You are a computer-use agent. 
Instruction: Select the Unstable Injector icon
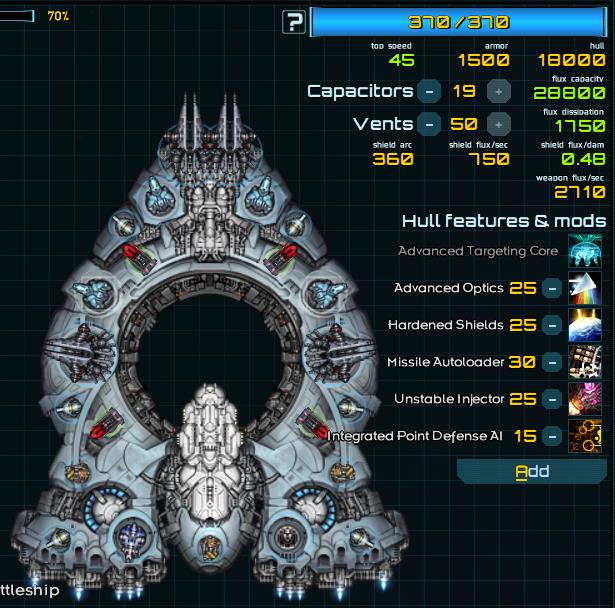point(584,399)
